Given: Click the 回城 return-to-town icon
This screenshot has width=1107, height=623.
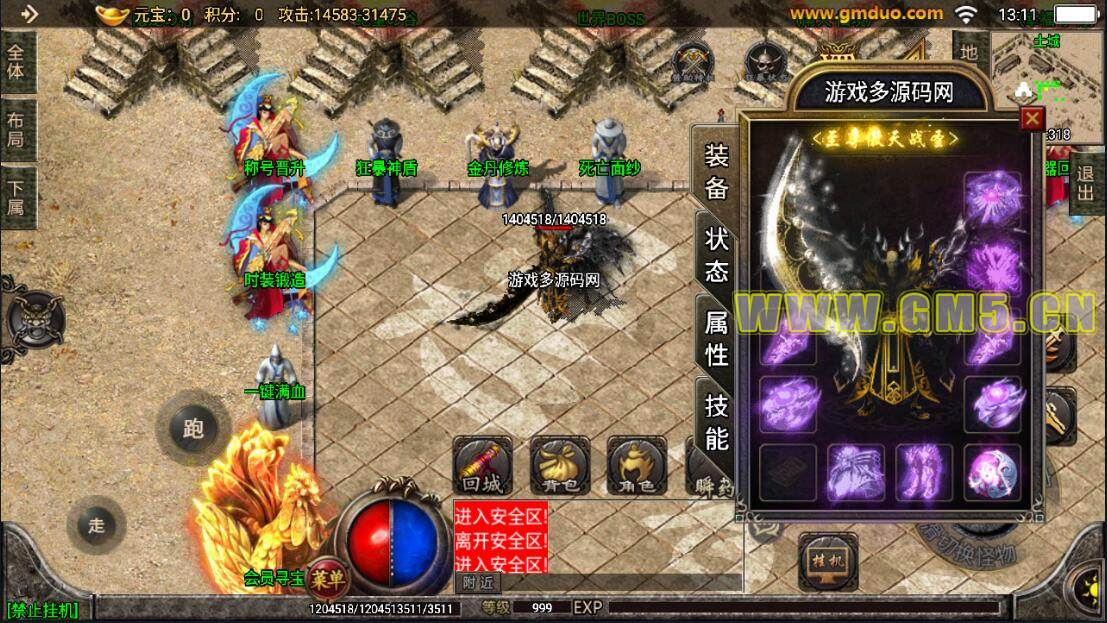Looking at the screenshot, I should (482, 465).
